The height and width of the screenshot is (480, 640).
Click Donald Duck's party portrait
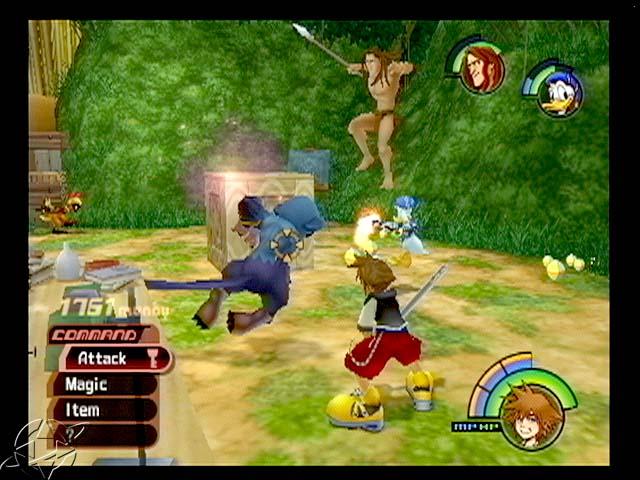pyautogui.click(x=558, y=93)
